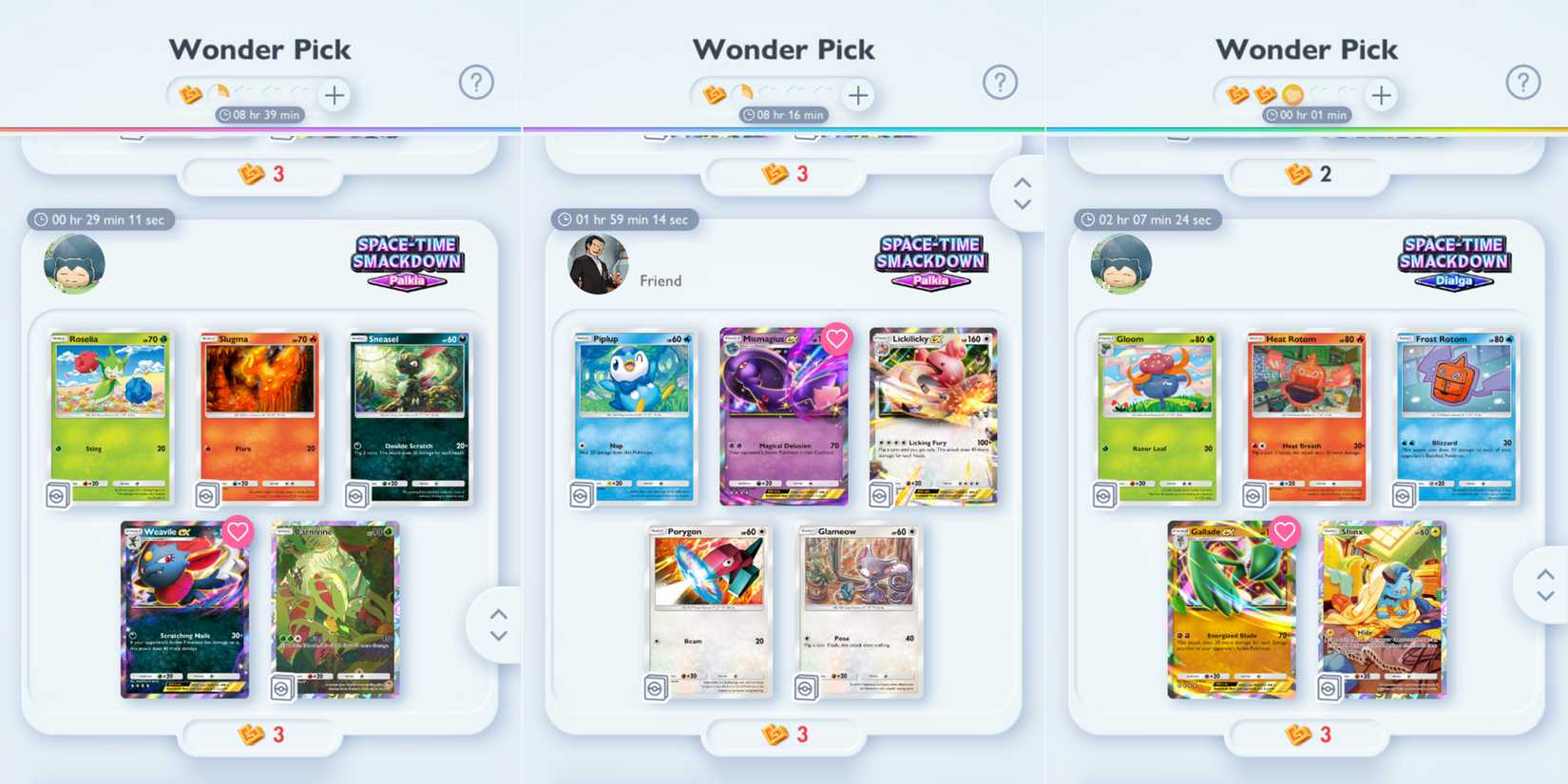
Task: Click the Friend's trainer avatar
Action: 597,263
